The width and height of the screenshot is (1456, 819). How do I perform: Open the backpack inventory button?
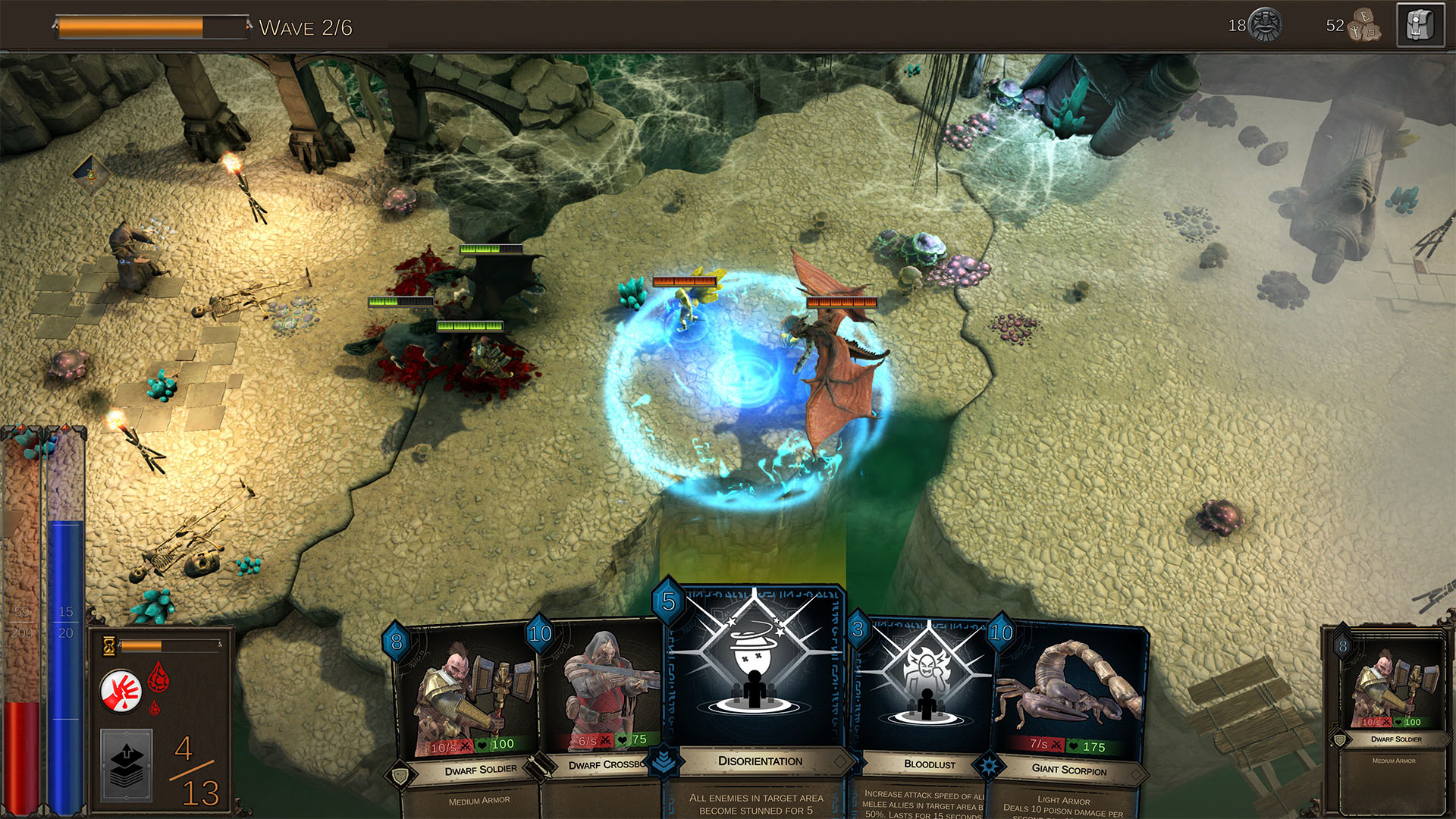pyautogui.click(x=1420, y=27)
